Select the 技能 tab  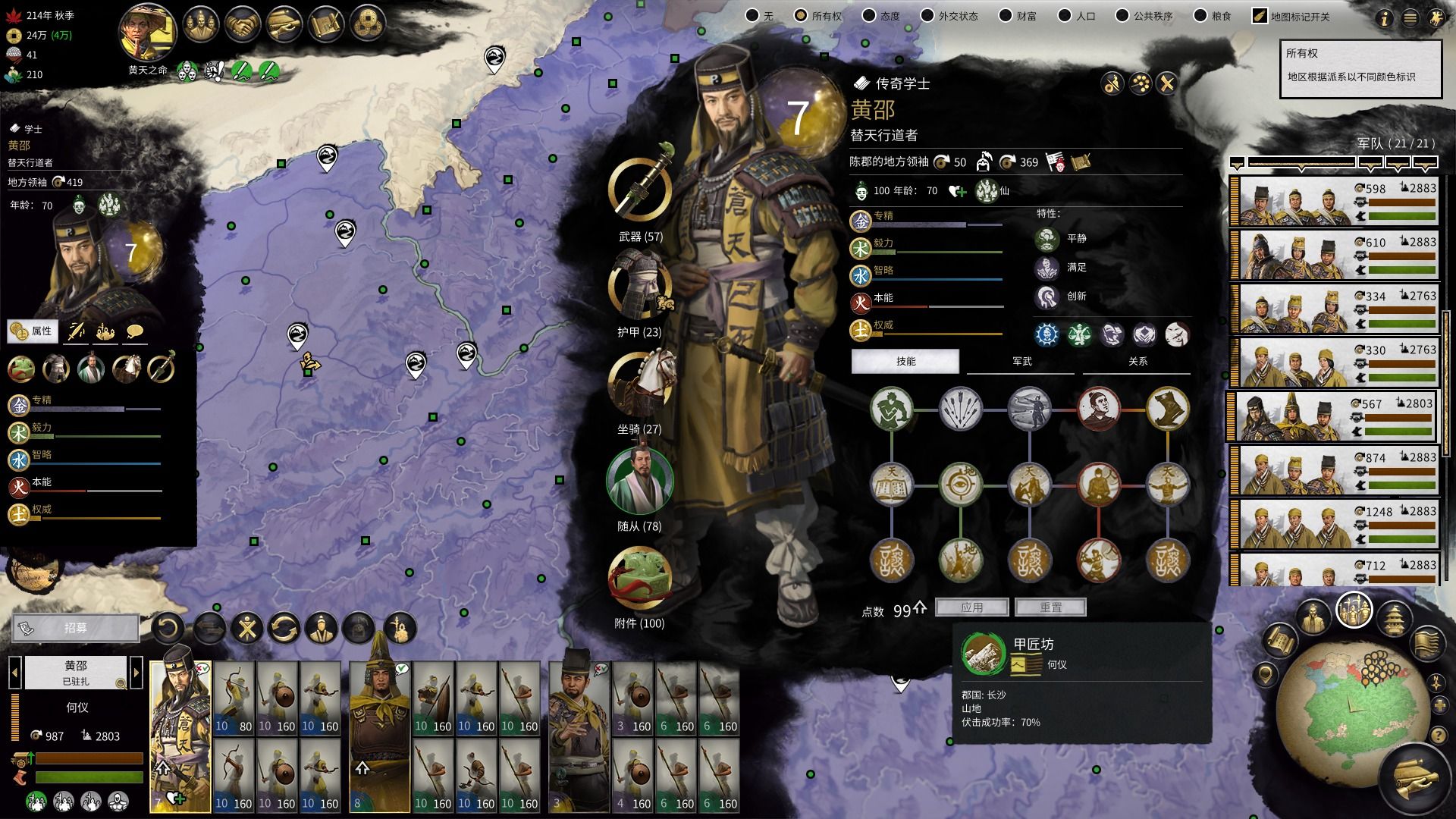pos(905,362)
